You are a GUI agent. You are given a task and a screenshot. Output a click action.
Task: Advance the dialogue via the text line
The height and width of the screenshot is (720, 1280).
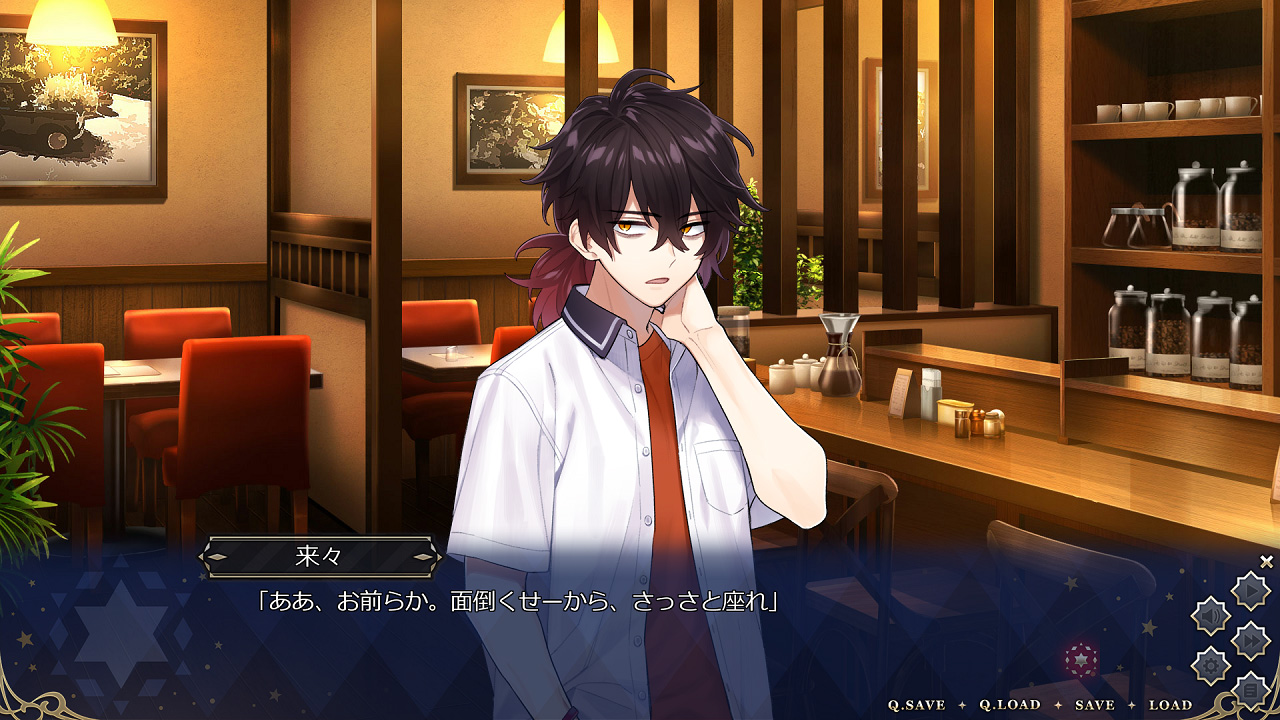tap(518, 602)
